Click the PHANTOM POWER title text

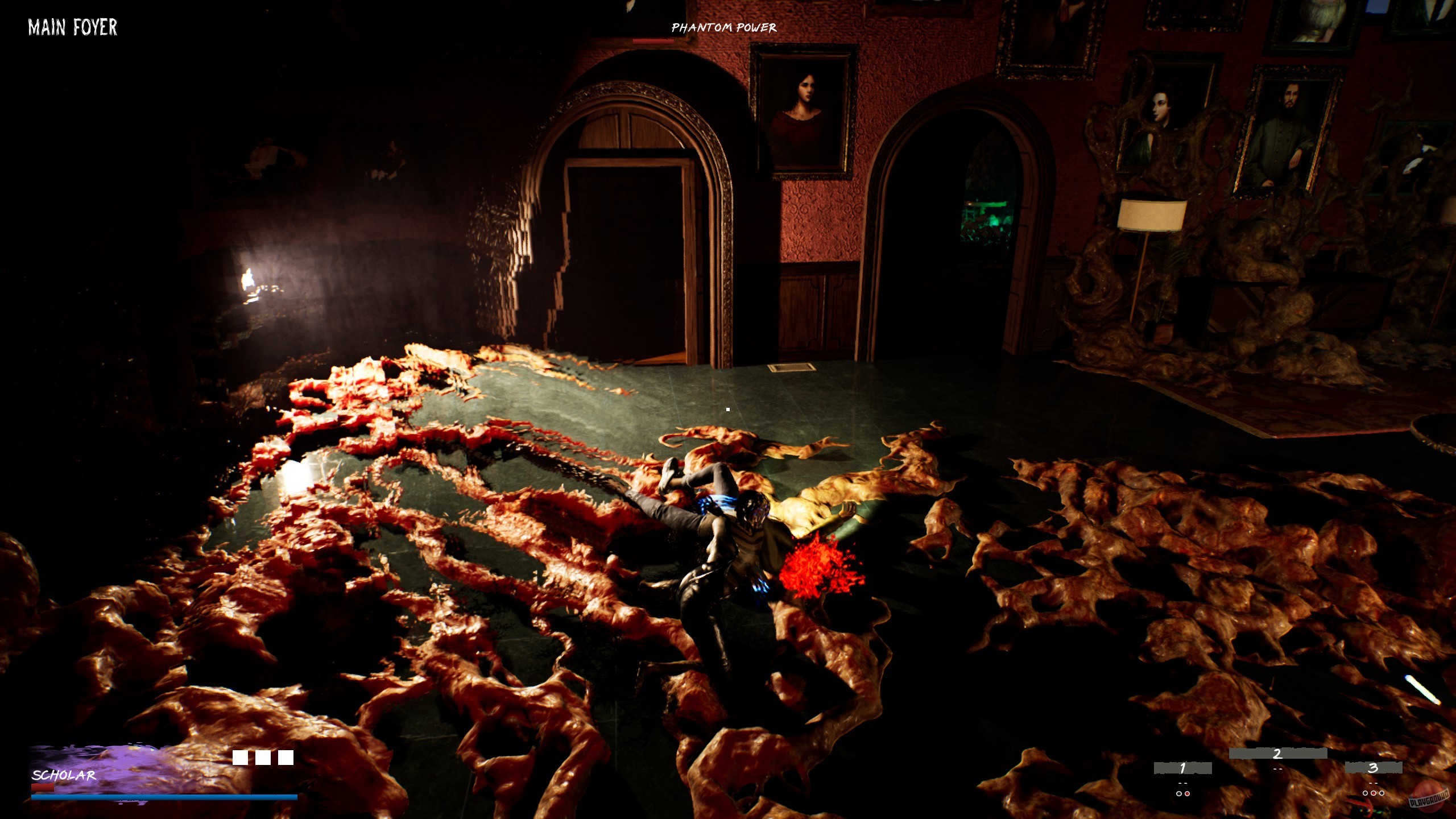pos(723,28)
